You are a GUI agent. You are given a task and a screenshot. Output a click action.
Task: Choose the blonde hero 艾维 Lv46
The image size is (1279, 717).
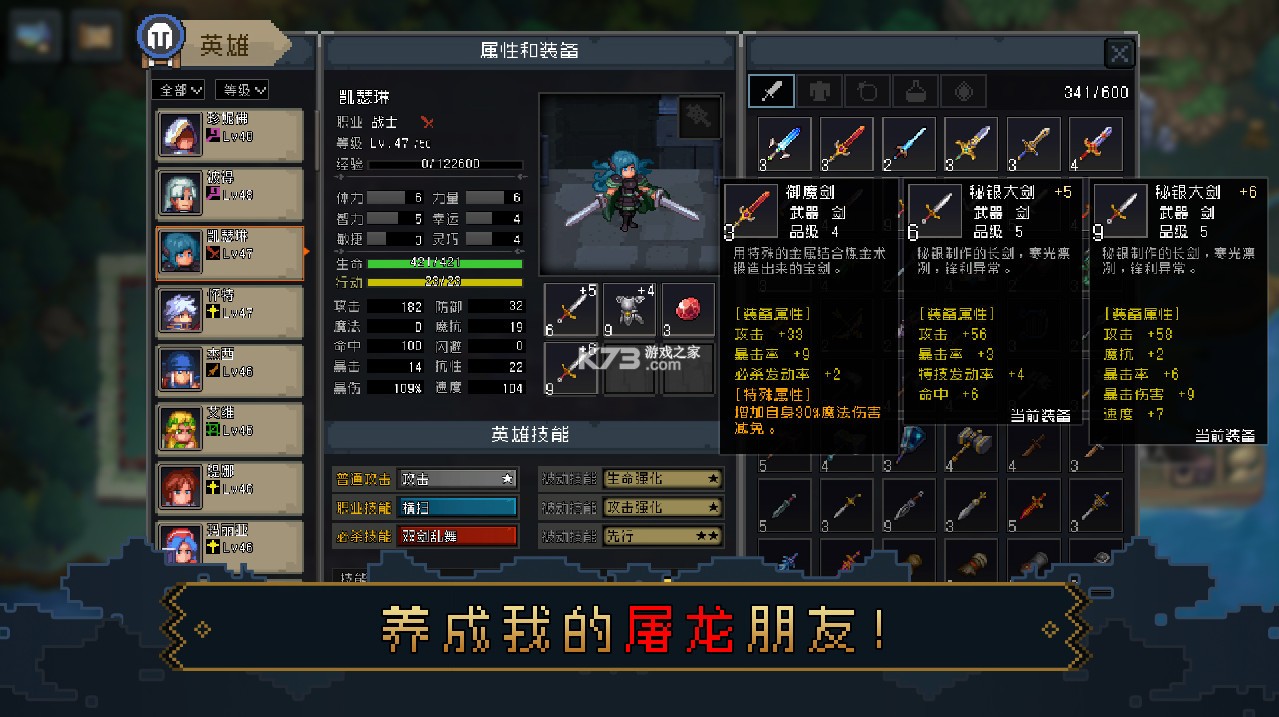click(x=229, y=429)
